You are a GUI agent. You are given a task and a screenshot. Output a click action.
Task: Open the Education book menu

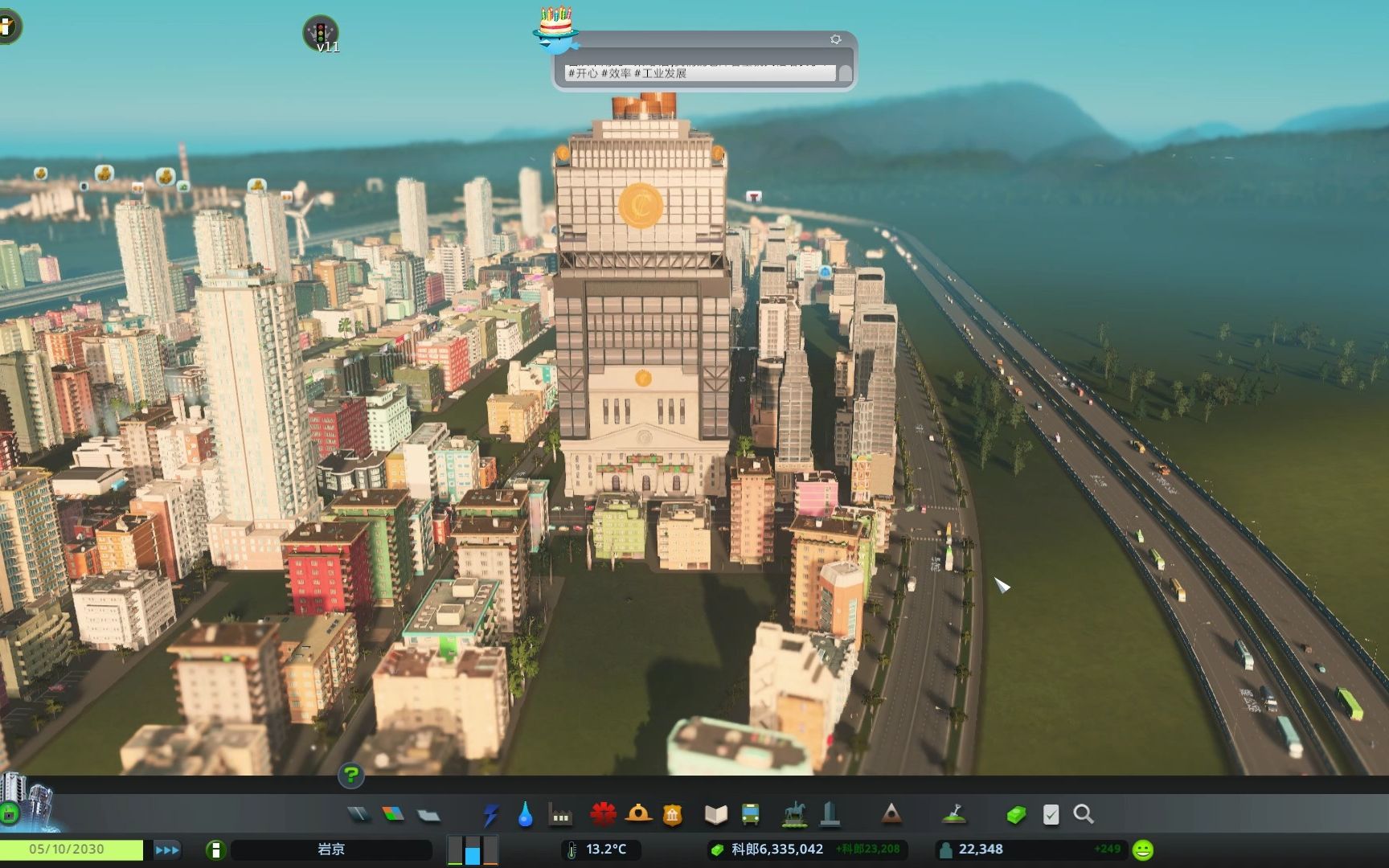coord(715,815)
